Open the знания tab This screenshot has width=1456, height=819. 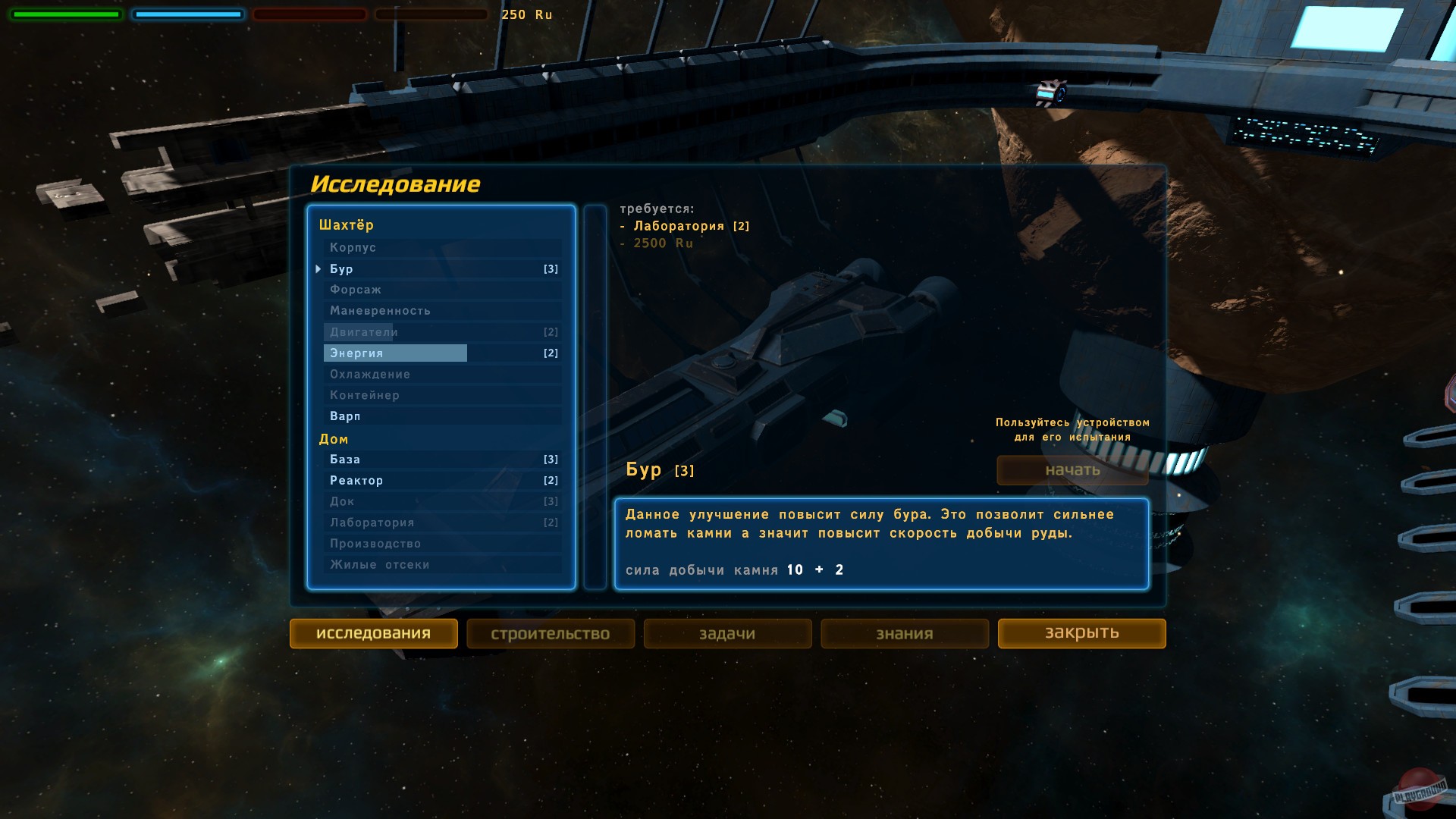(904, 633)
